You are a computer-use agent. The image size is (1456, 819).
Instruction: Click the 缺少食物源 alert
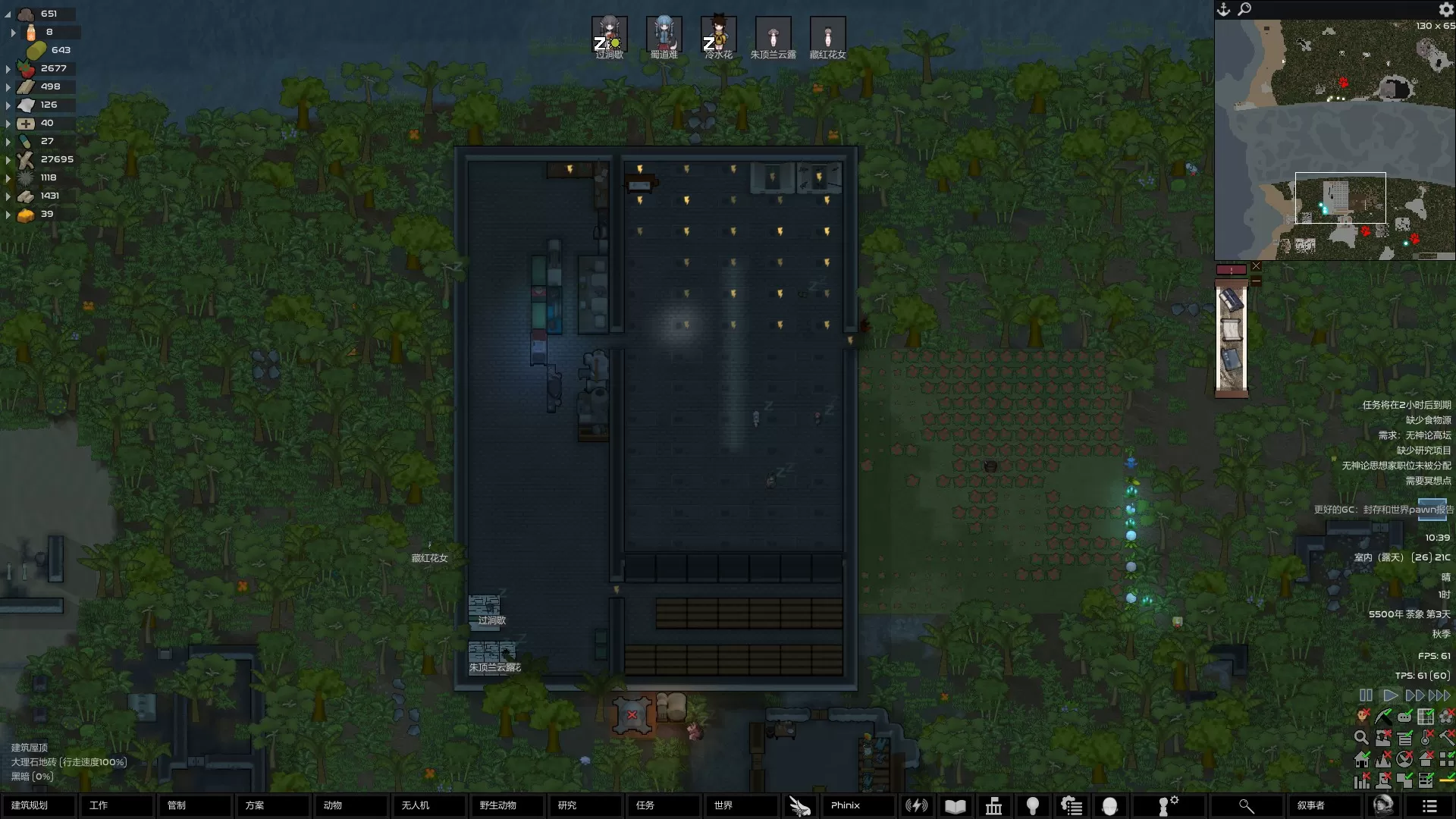1428,420
